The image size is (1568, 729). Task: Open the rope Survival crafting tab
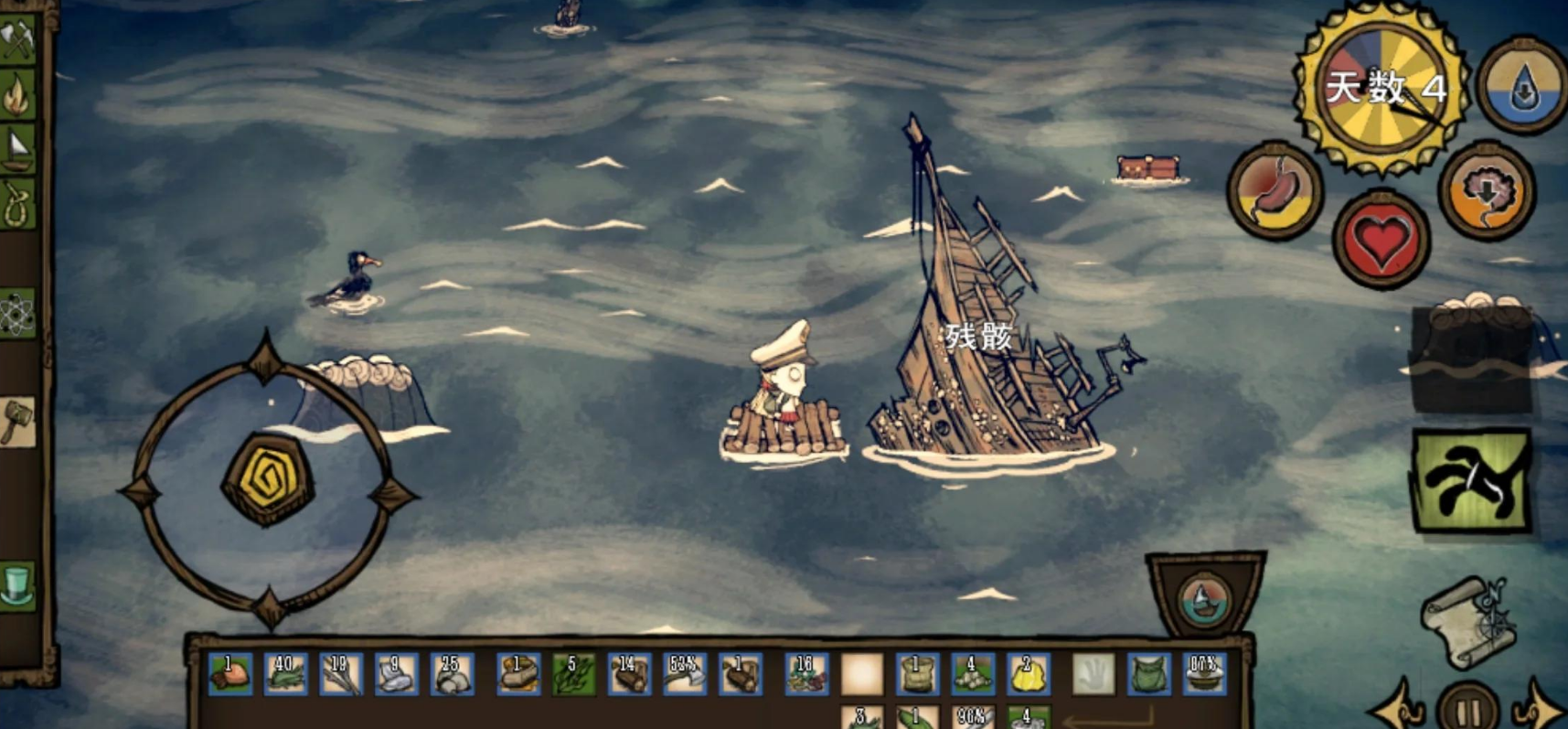pyautogui.click(x=16, y=203)
